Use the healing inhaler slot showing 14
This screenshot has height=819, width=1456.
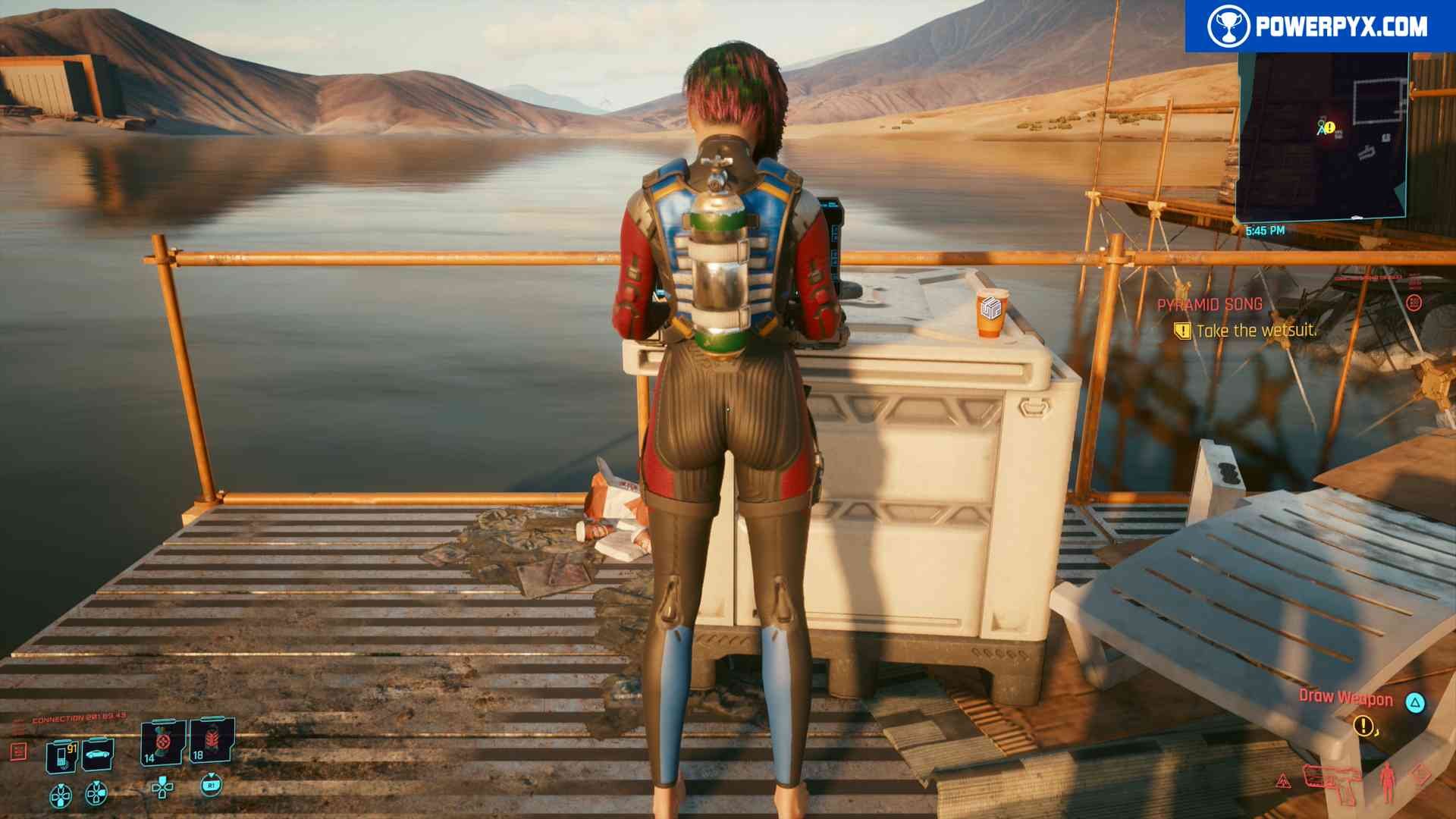click(162, 742)
